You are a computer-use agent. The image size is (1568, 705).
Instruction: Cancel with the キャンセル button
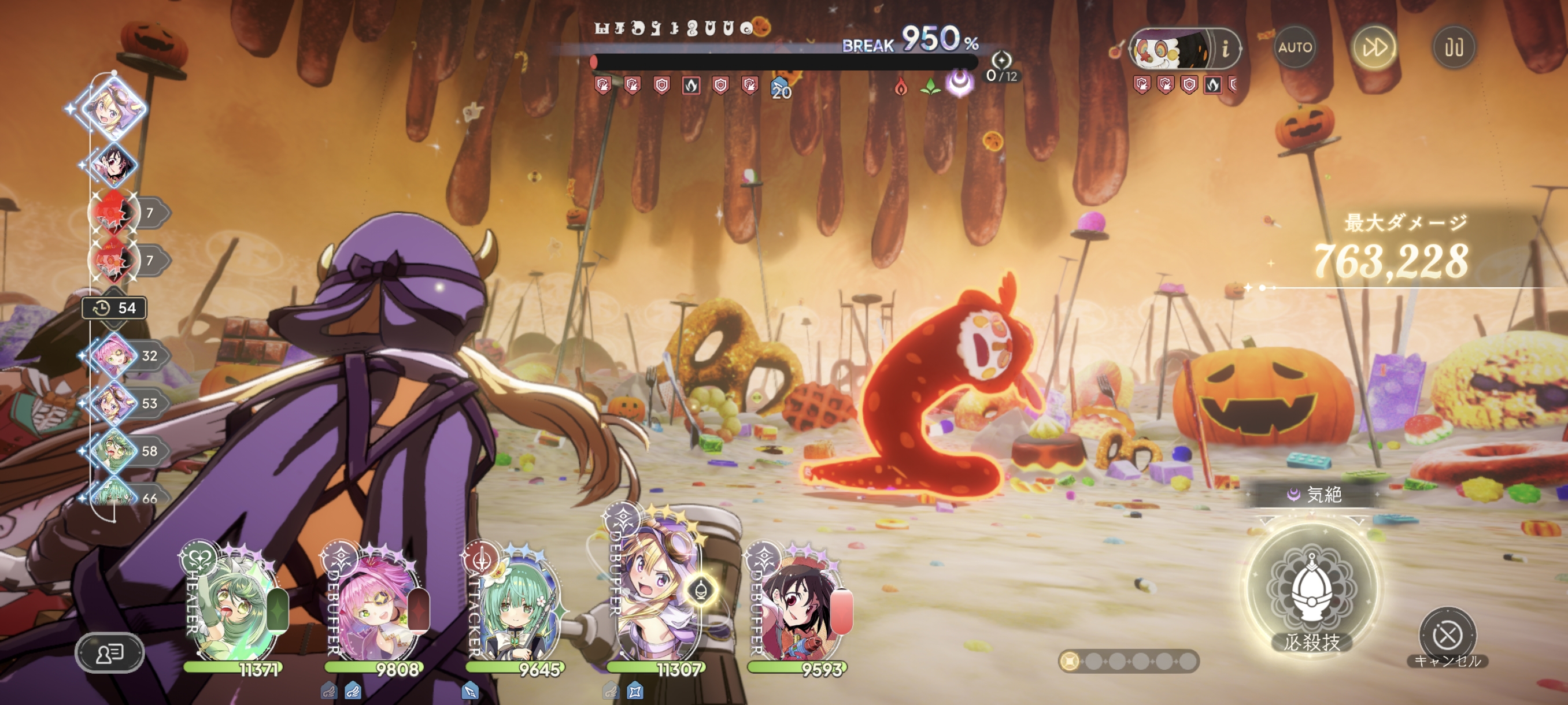[x=1447, y=636]
